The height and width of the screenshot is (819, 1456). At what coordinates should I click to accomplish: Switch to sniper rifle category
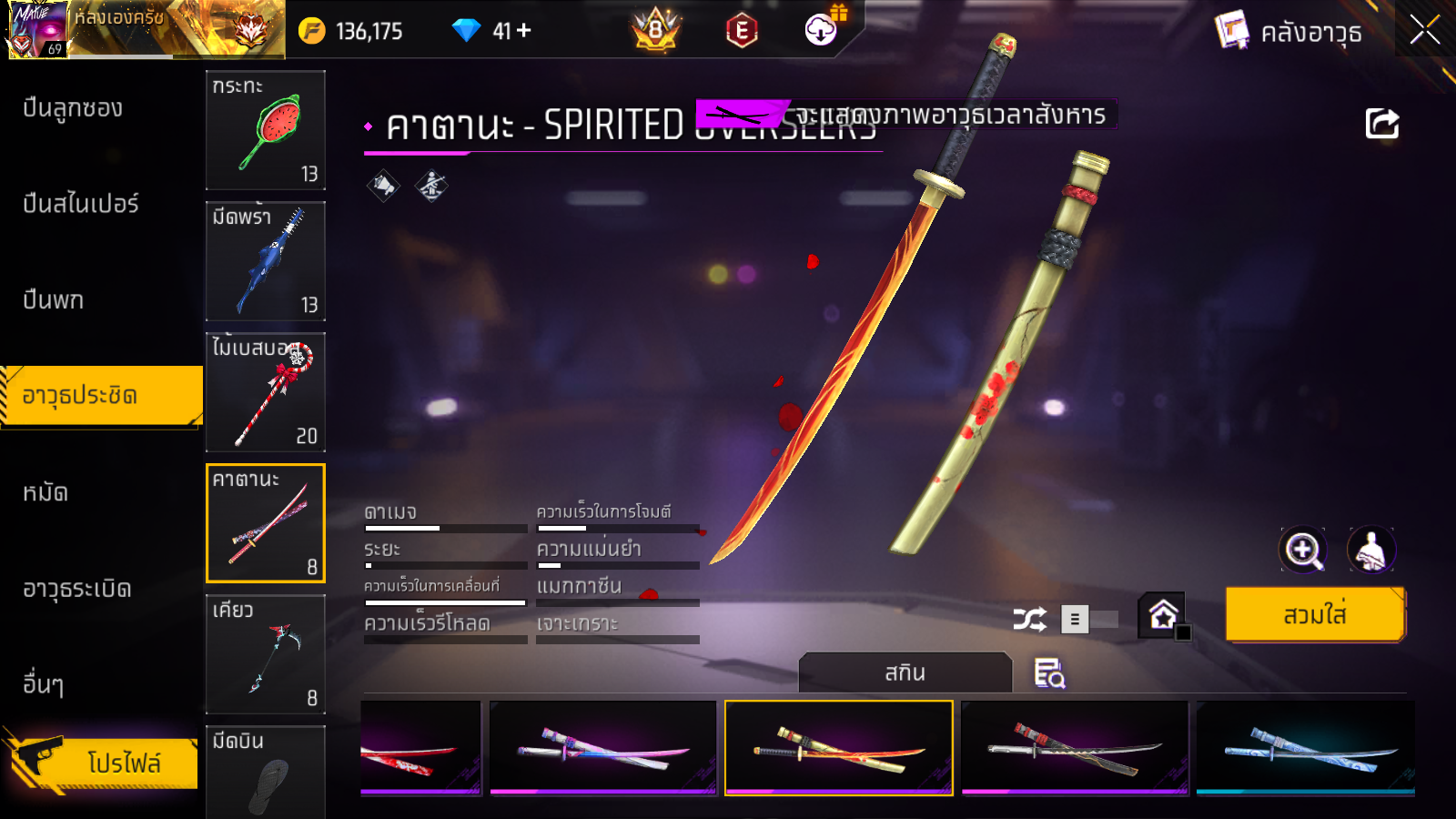point(81,204)
